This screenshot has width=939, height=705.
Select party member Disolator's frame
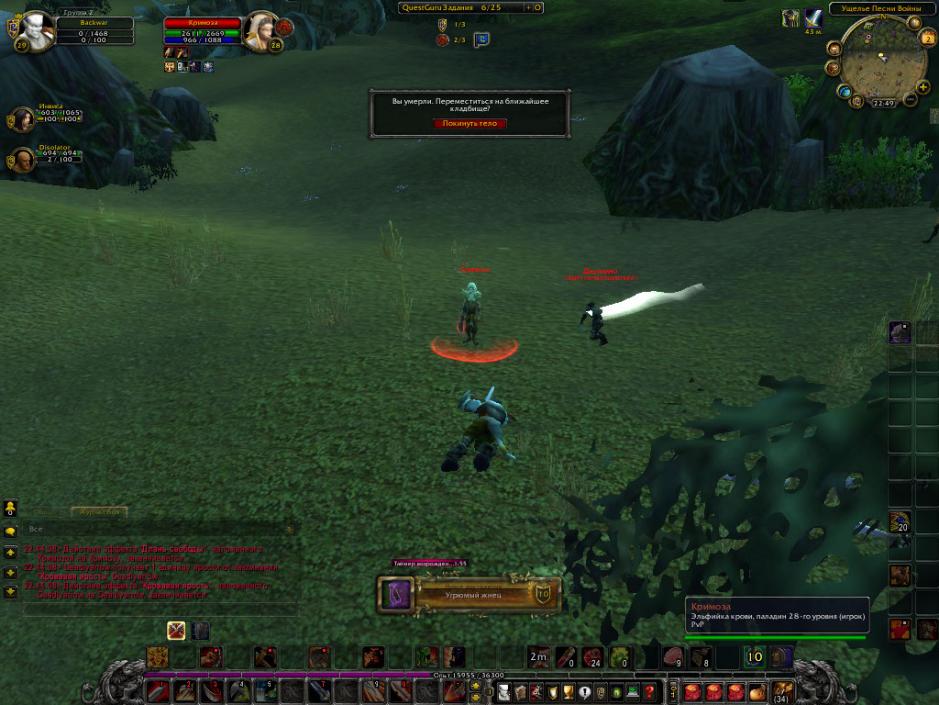click(x=22, y=159)
